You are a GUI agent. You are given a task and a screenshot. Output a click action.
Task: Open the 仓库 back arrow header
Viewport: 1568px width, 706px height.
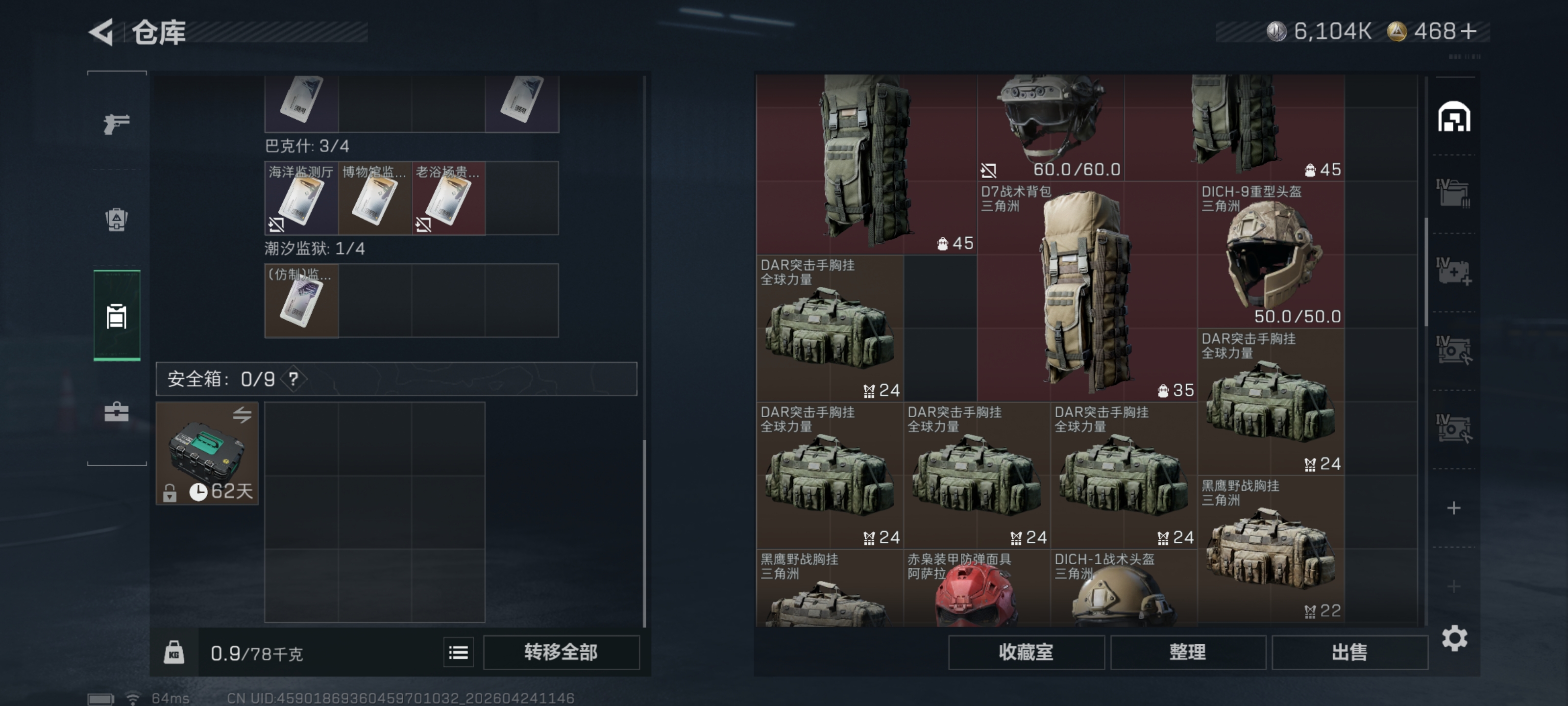pos(101,33)
